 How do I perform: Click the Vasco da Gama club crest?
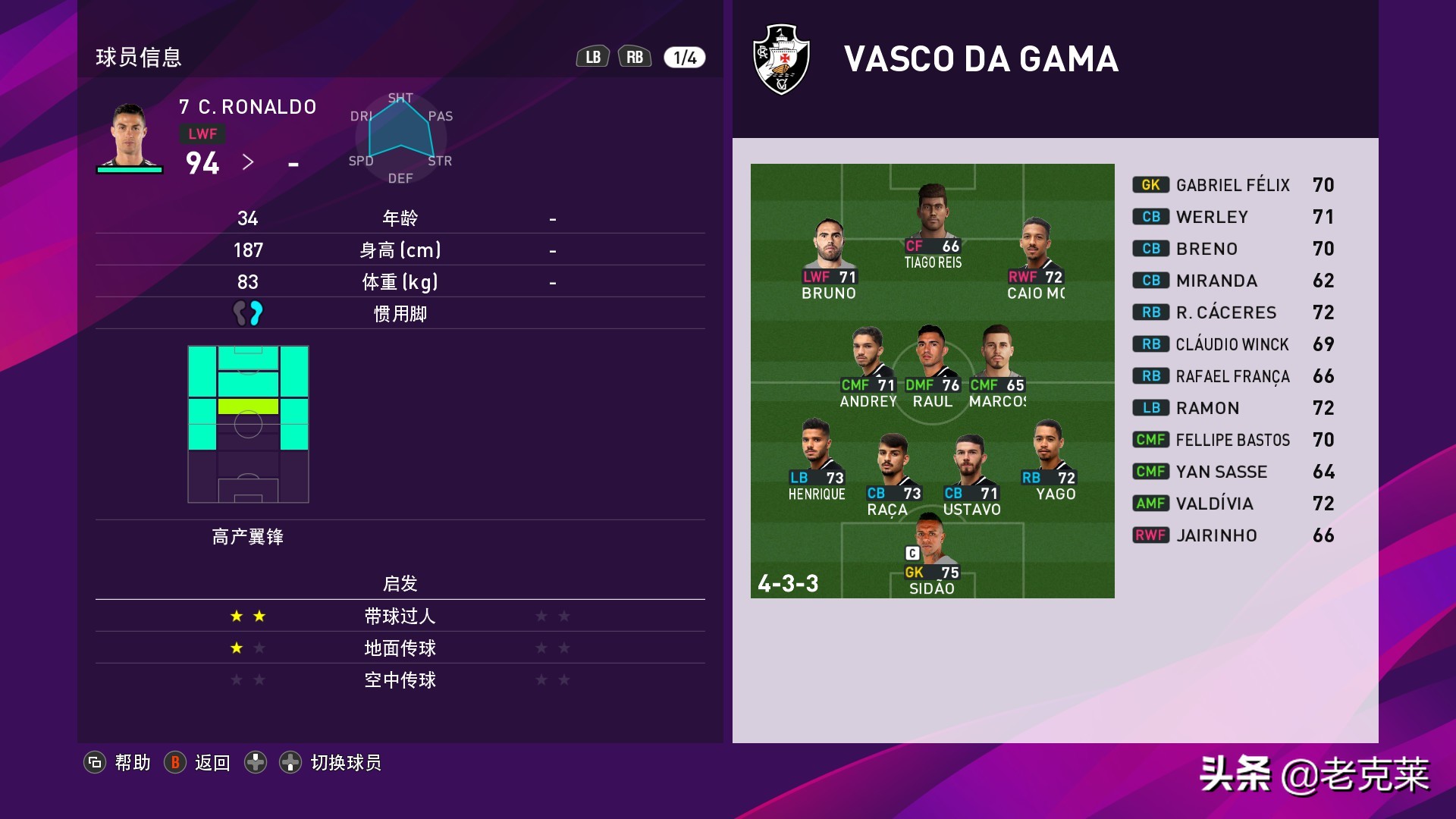(782, 59)
